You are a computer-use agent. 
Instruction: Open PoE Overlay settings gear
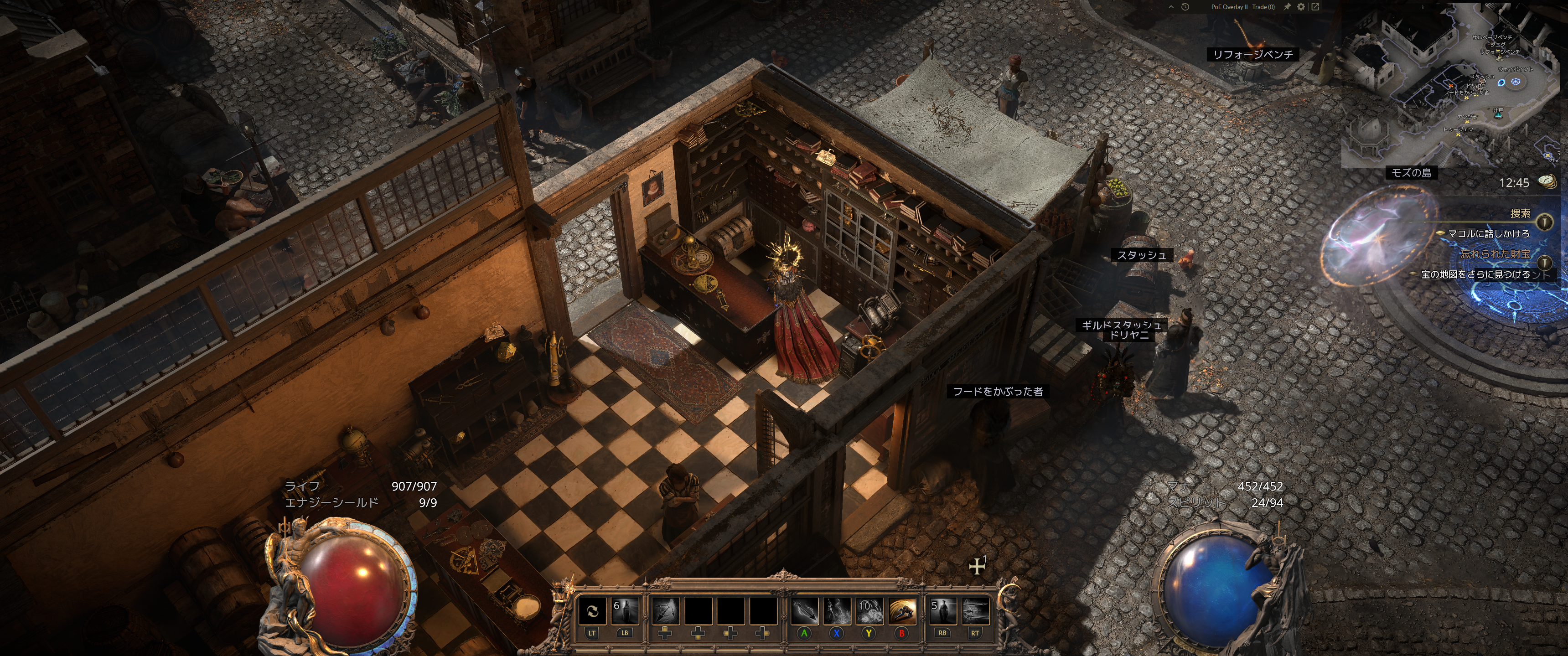(x=1301, y=7)
